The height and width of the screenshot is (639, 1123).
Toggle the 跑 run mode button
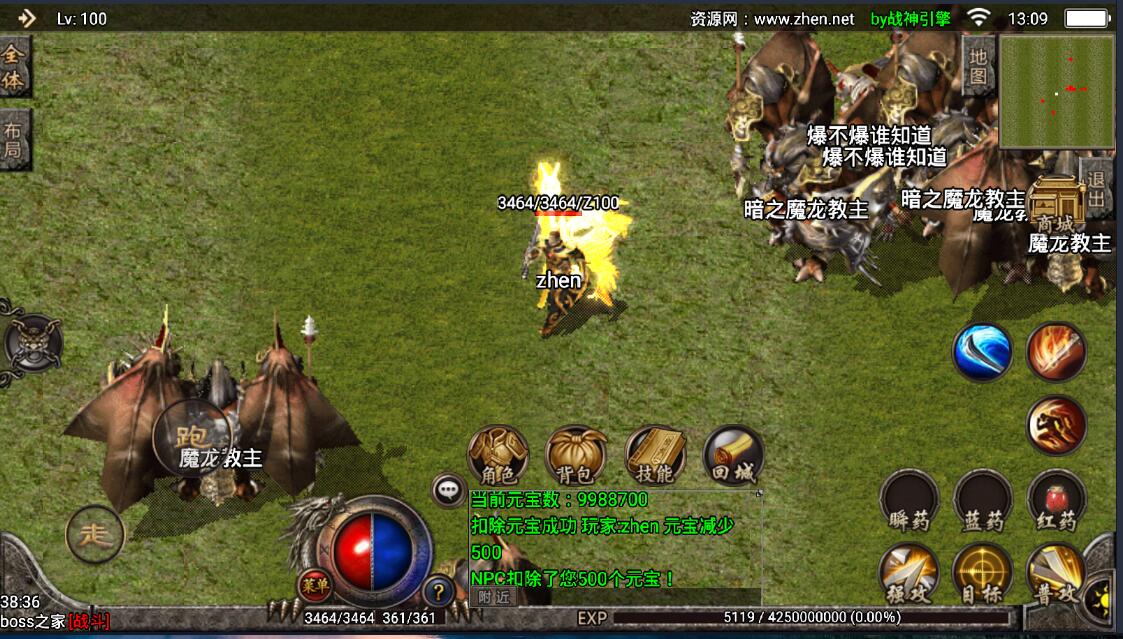pos(191,436)
